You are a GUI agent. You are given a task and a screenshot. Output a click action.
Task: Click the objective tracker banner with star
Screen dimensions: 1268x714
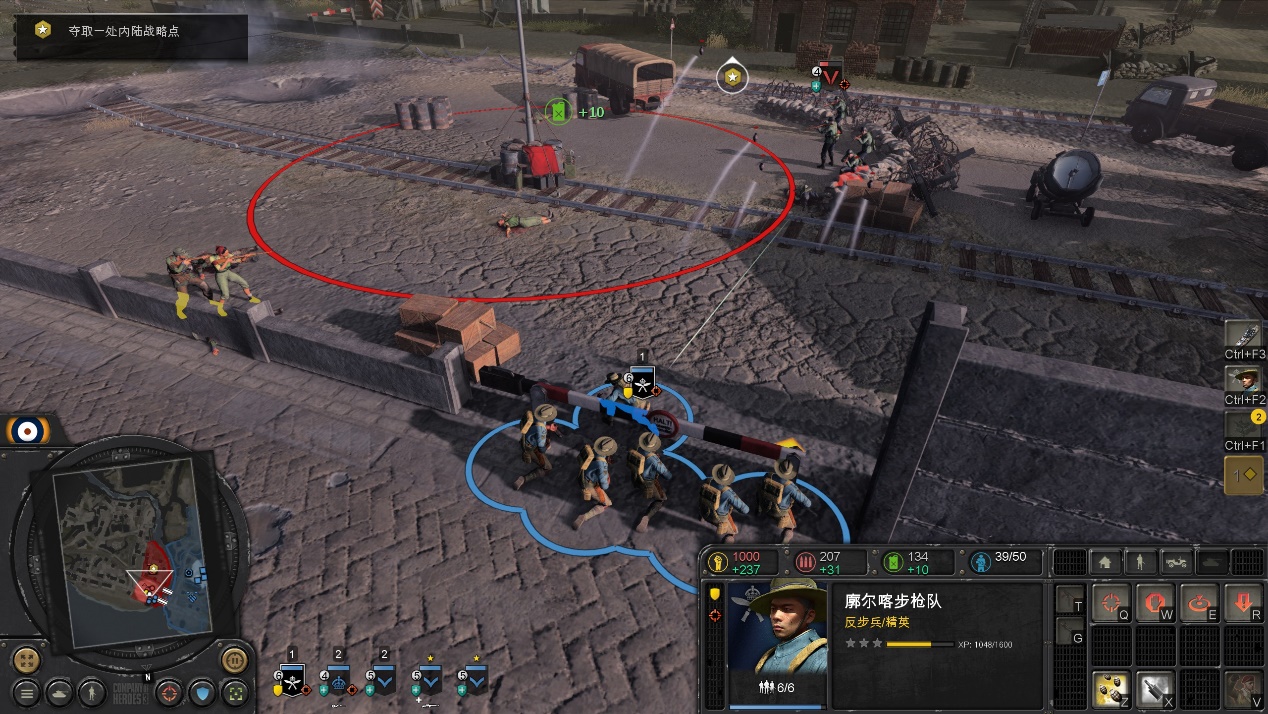(x=130, y=32)
